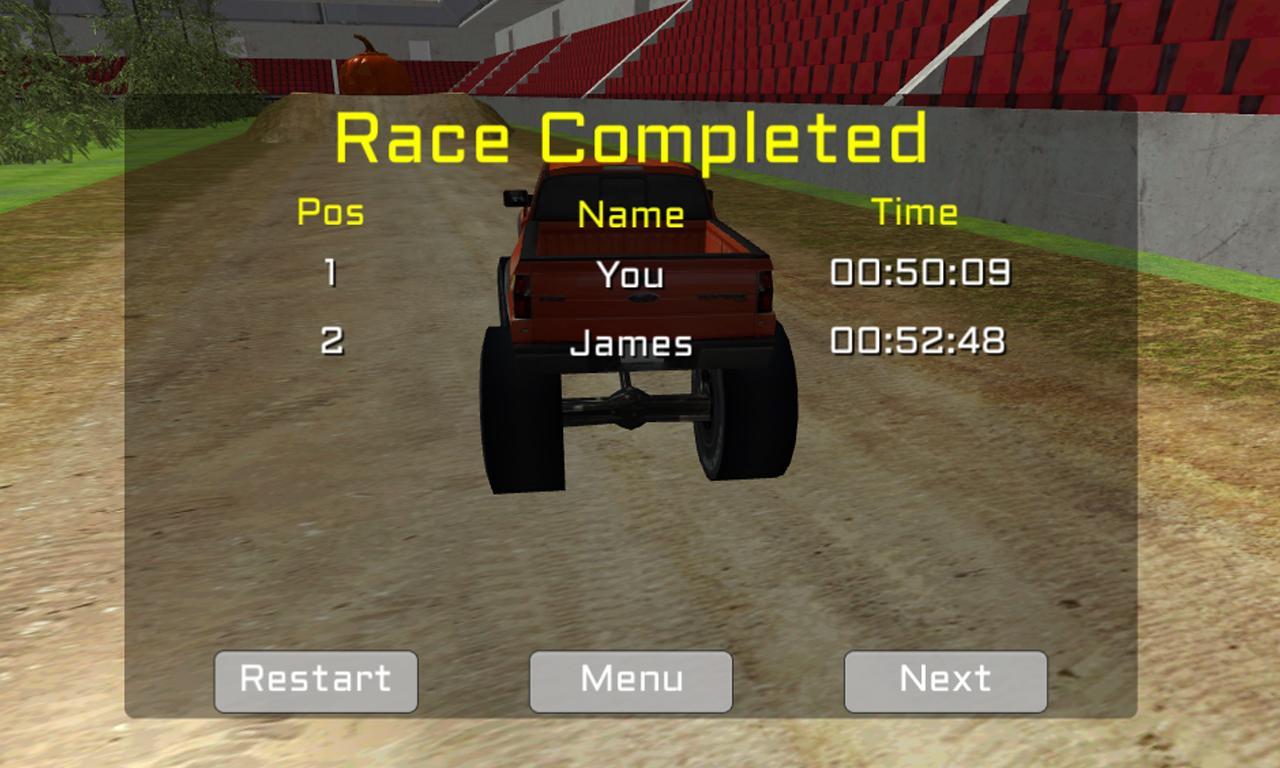Click the Name column header
This screenshot has height=768, width=1280.
point(631,214)
